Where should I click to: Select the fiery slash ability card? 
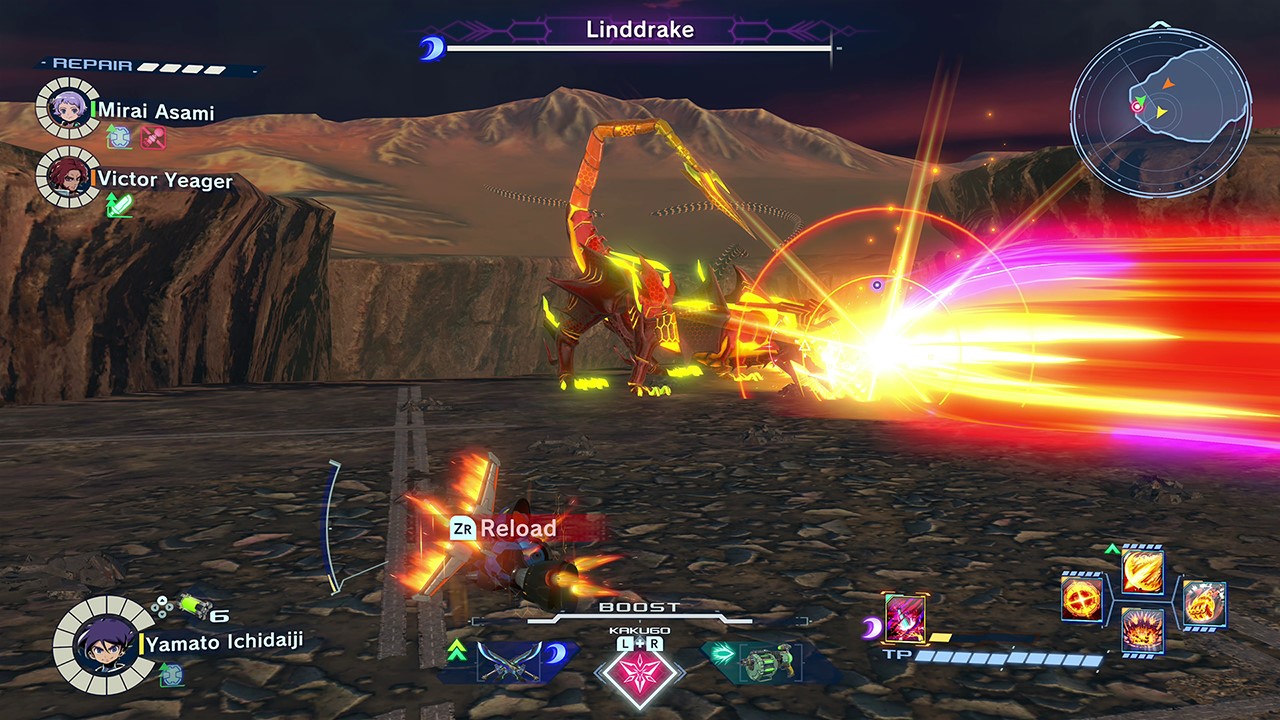(1141, 570)
